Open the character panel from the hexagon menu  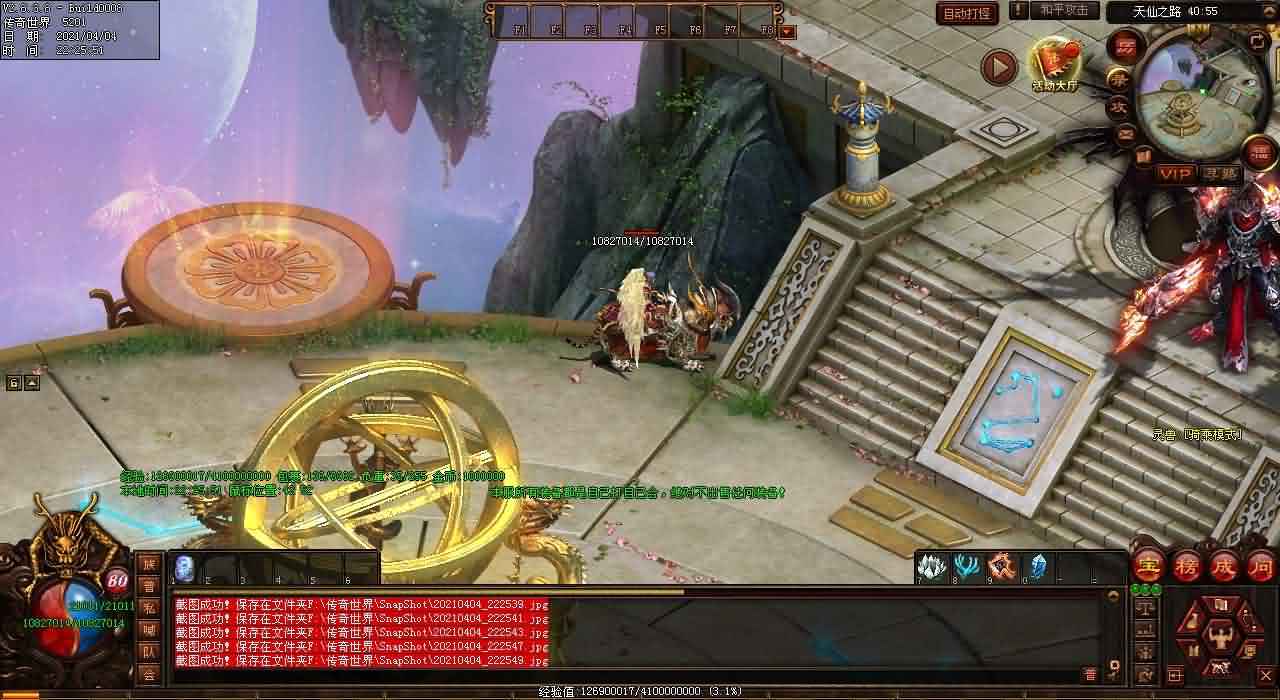1219,635
